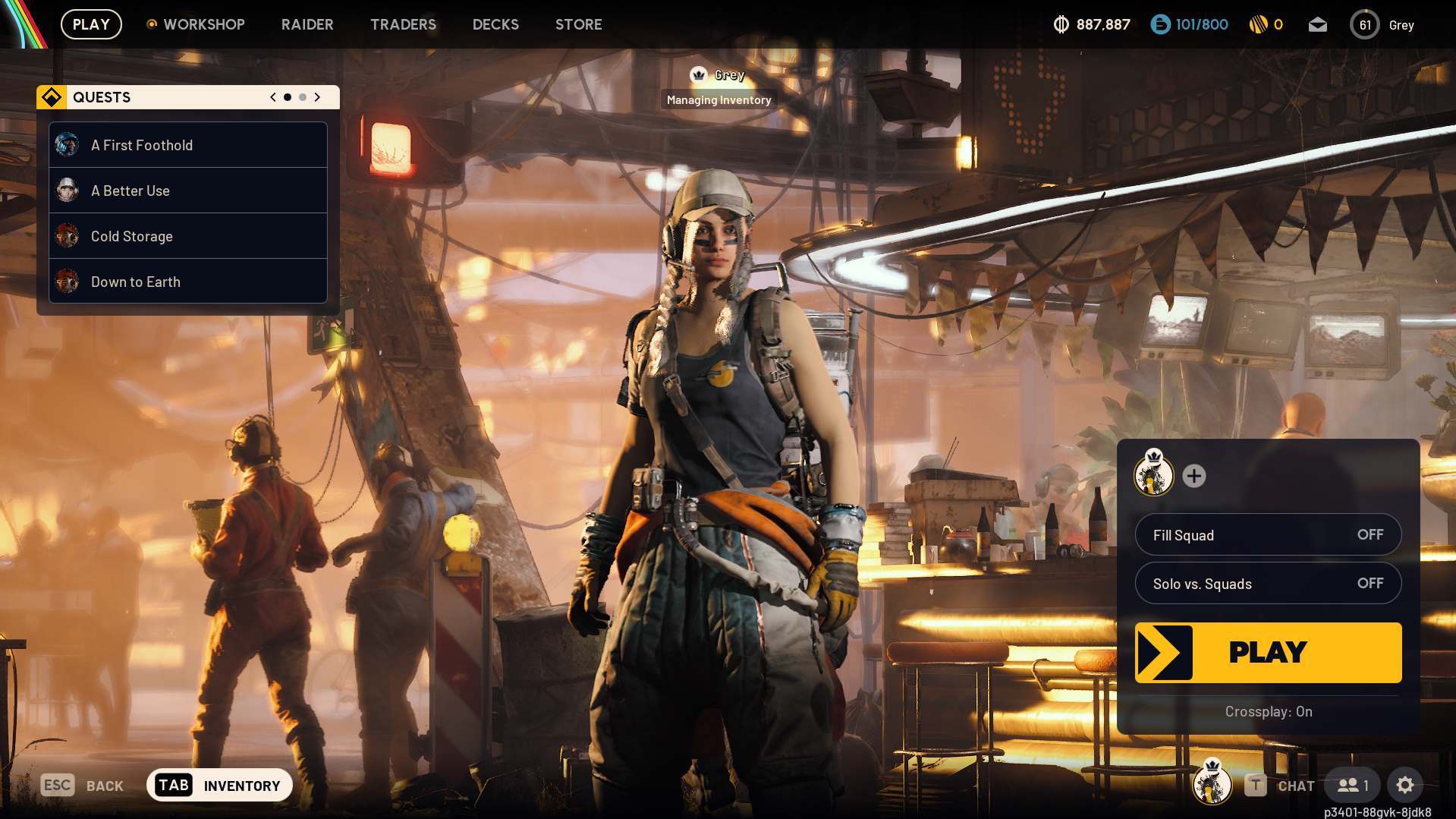Open the Inventory button
This screenshot has height=819, width=1456.
tap(219, 786)
